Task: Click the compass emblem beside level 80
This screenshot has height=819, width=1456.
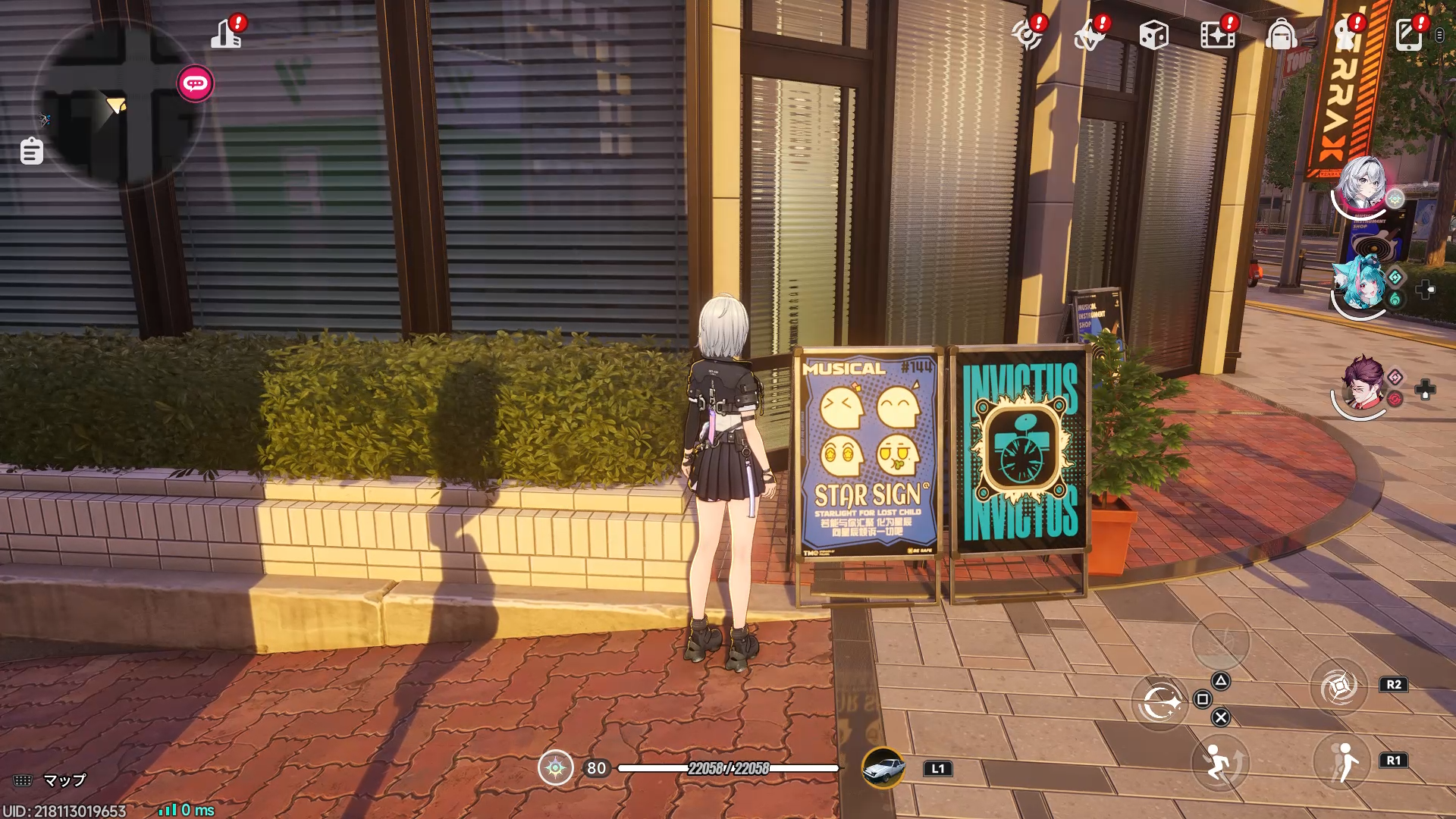Action: [555, 768]
